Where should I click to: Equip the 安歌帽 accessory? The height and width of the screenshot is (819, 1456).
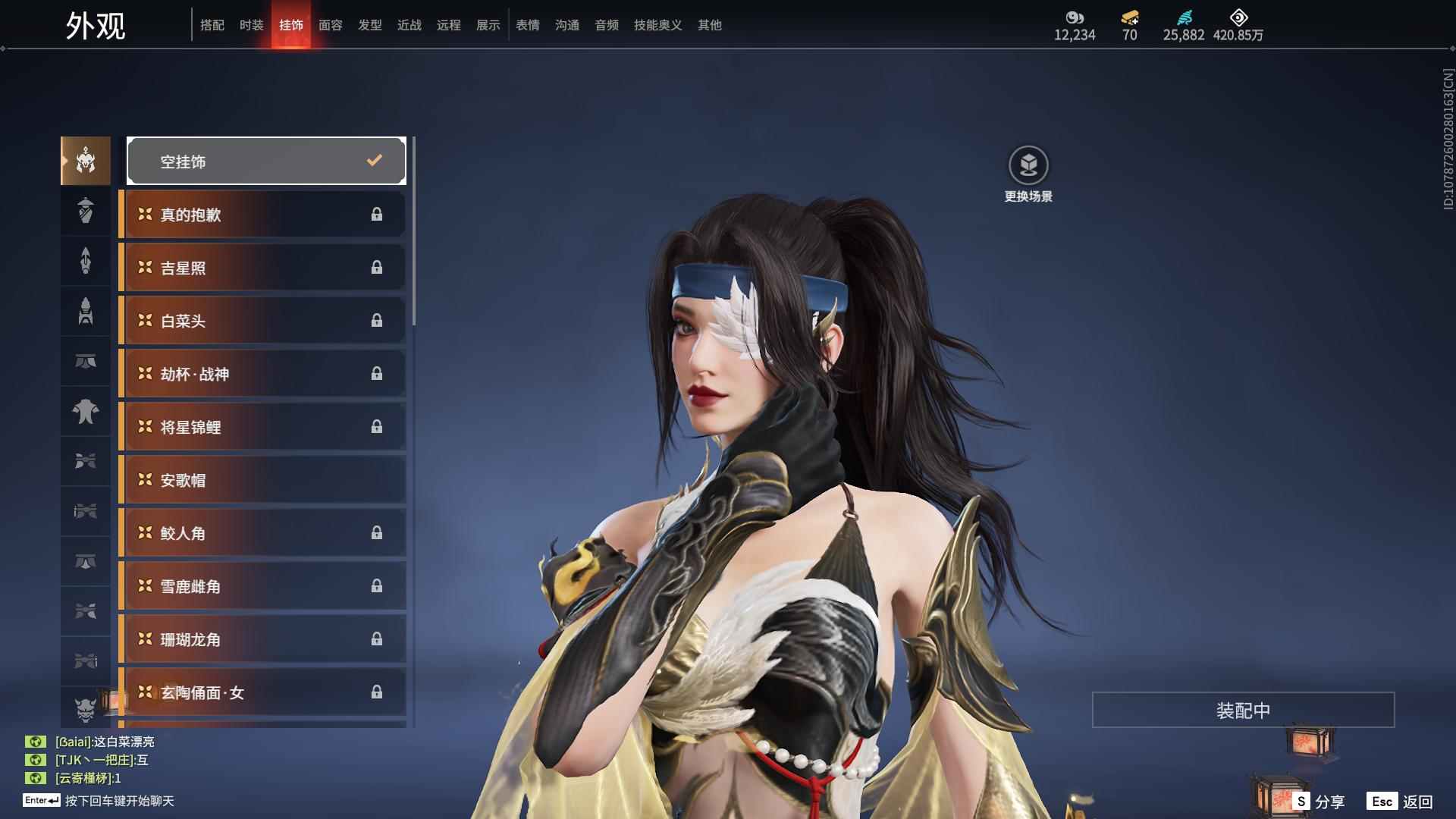[x=263, y=480]
